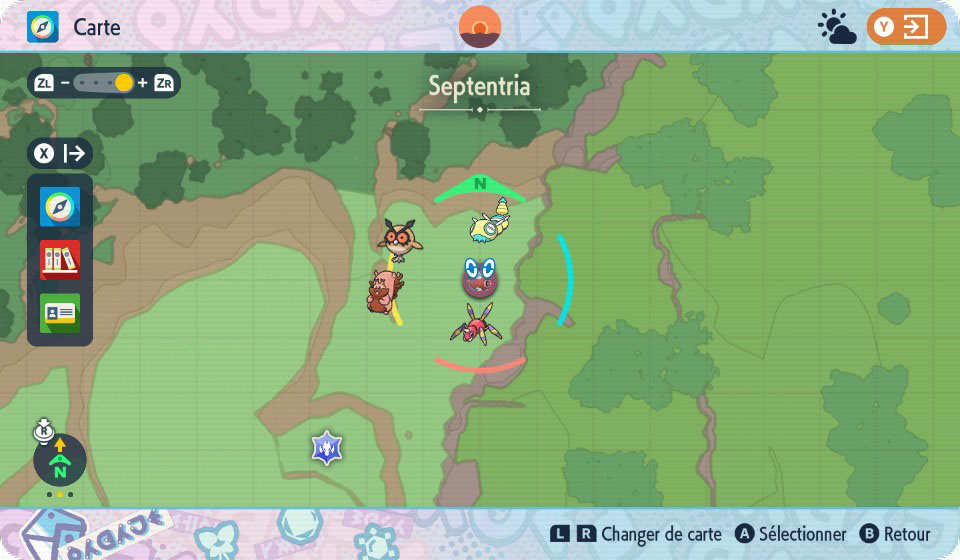Exit the map with the orange button

pyautogui.click(x=906, y=27)
